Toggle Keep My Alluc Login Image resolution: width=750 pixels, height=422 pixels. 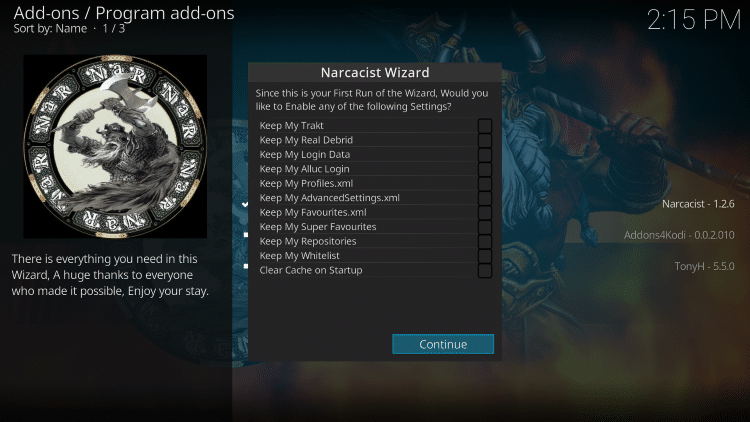(x=484, y=169)
